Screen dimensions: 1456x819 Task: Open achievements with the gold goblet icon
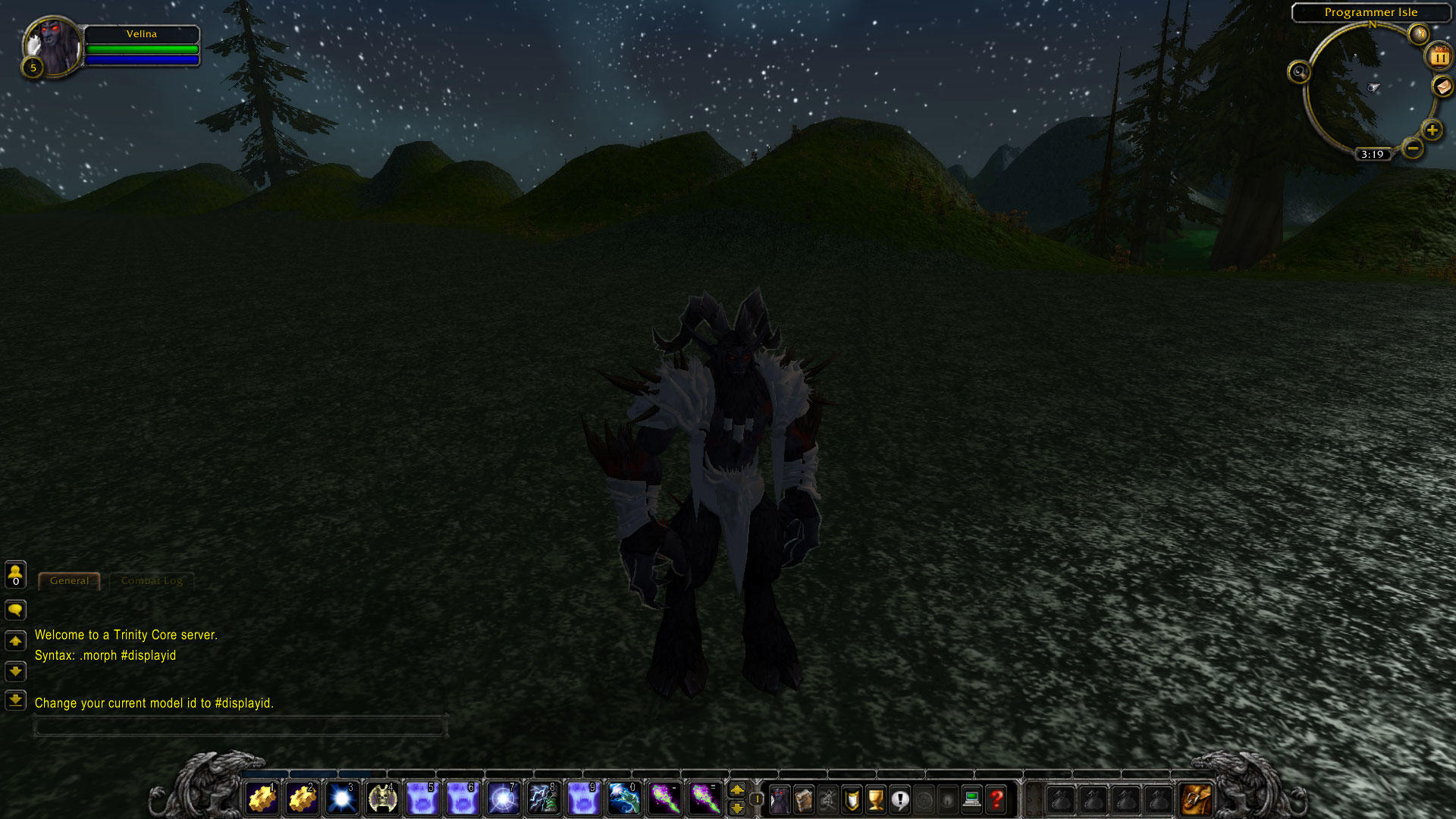[876, 799]
